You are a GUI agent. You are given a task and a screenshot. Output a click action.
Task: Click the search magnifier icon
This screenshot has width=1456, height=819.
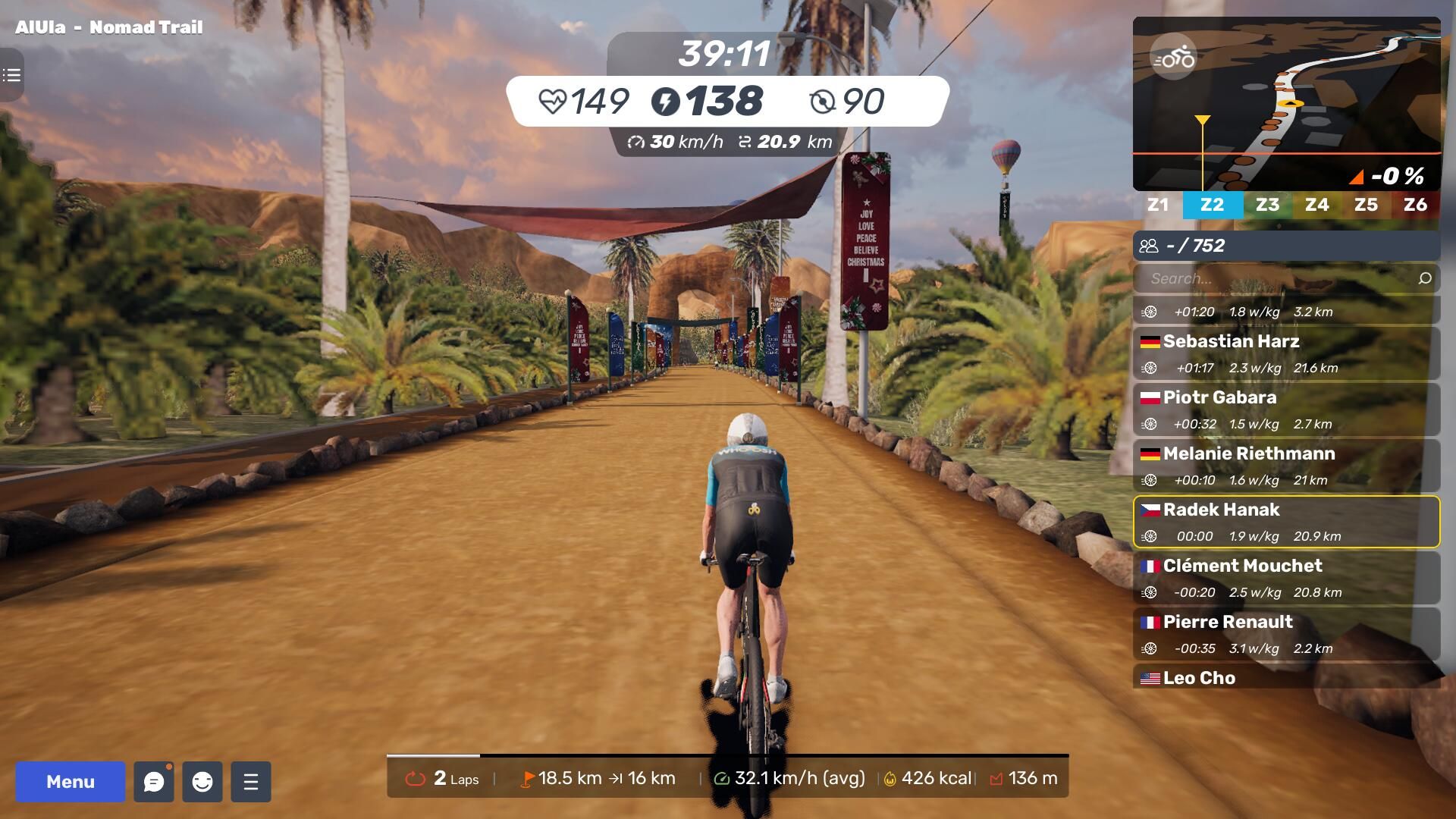(1425, 278)
